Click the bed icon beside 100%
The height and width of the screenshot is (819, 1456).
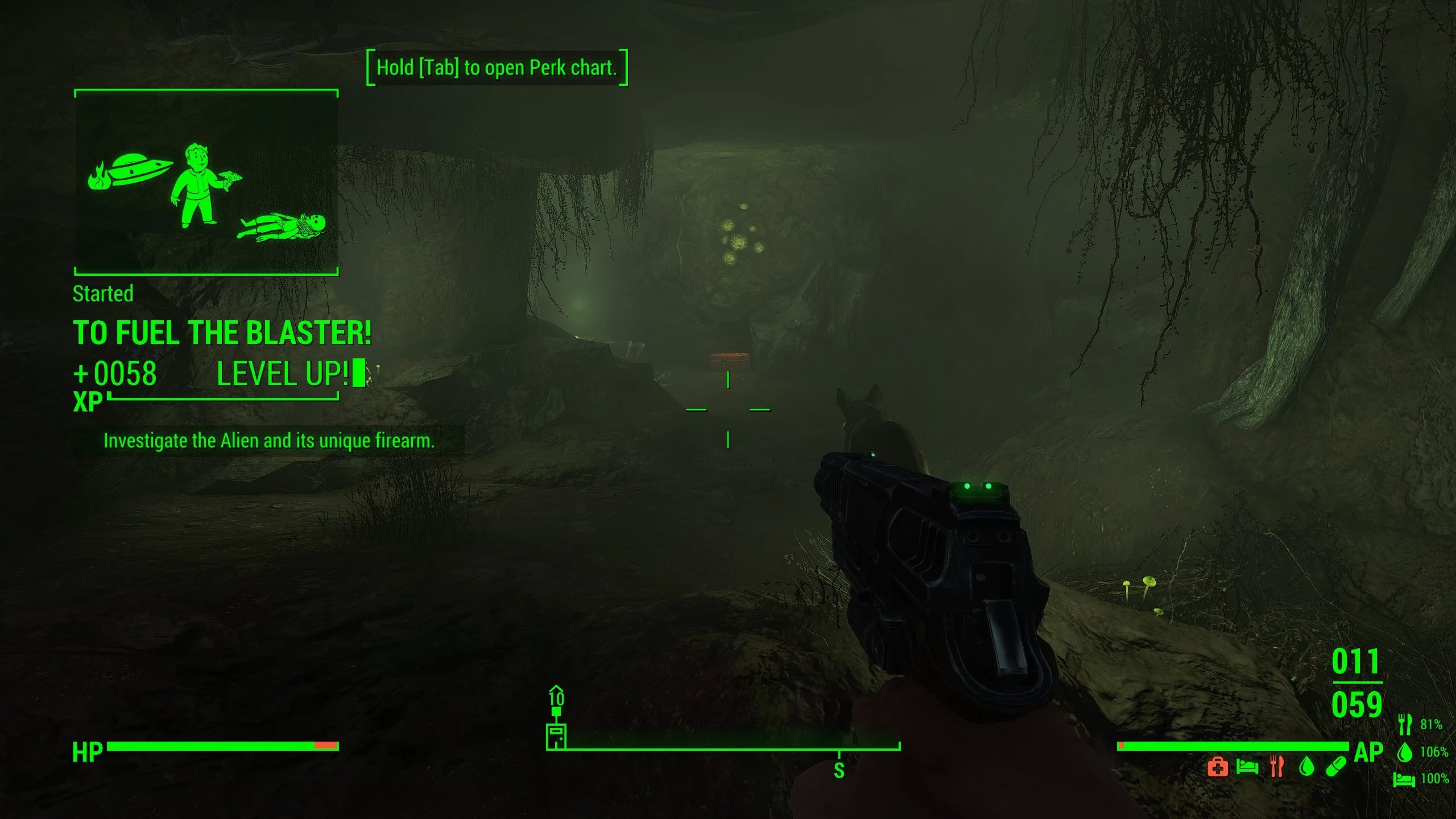pyautogui.click(x=1404, y=779)
